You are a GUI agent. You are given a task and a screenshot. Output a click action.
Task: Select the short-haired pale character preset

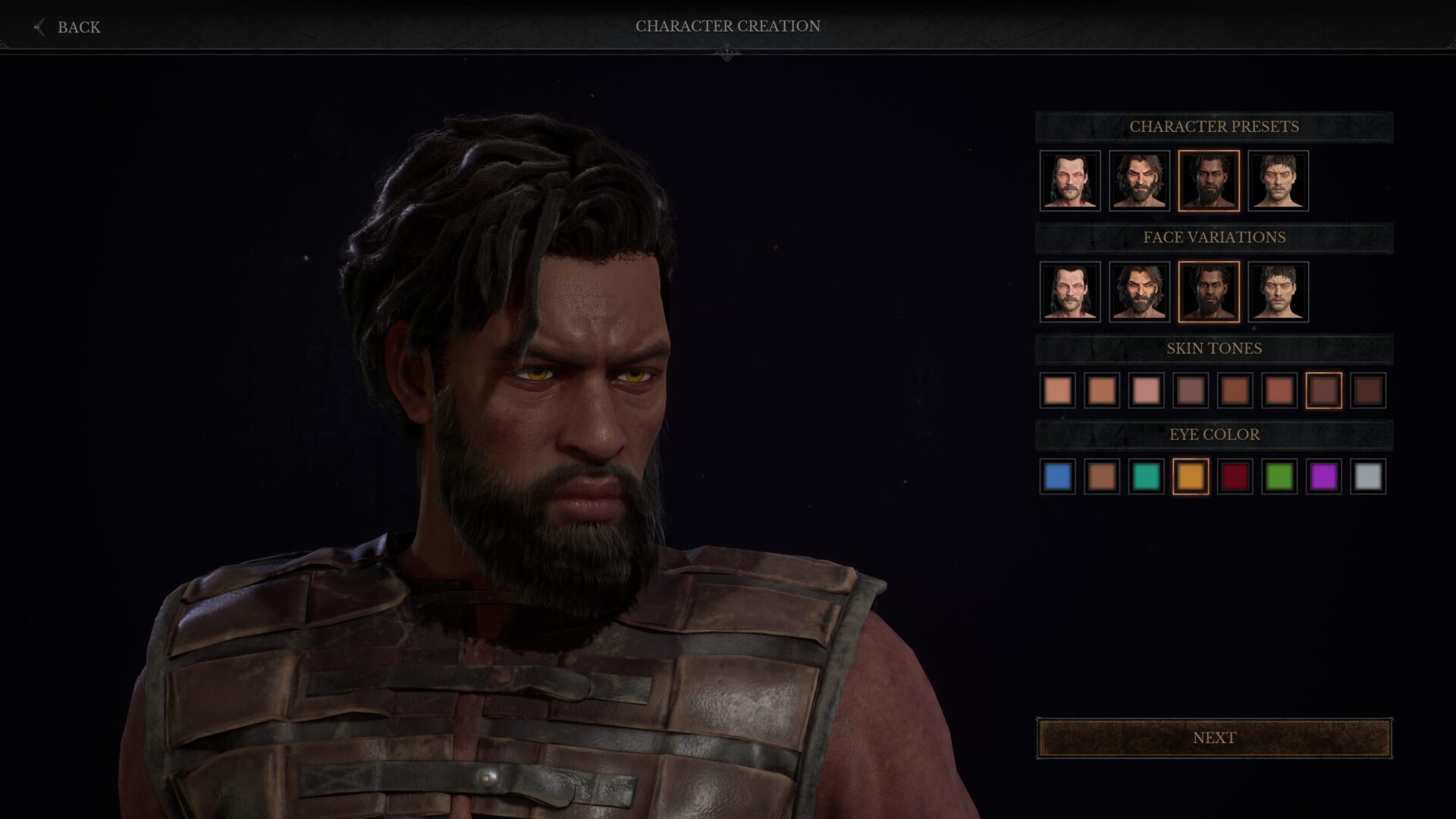[x=1278, y=180]
